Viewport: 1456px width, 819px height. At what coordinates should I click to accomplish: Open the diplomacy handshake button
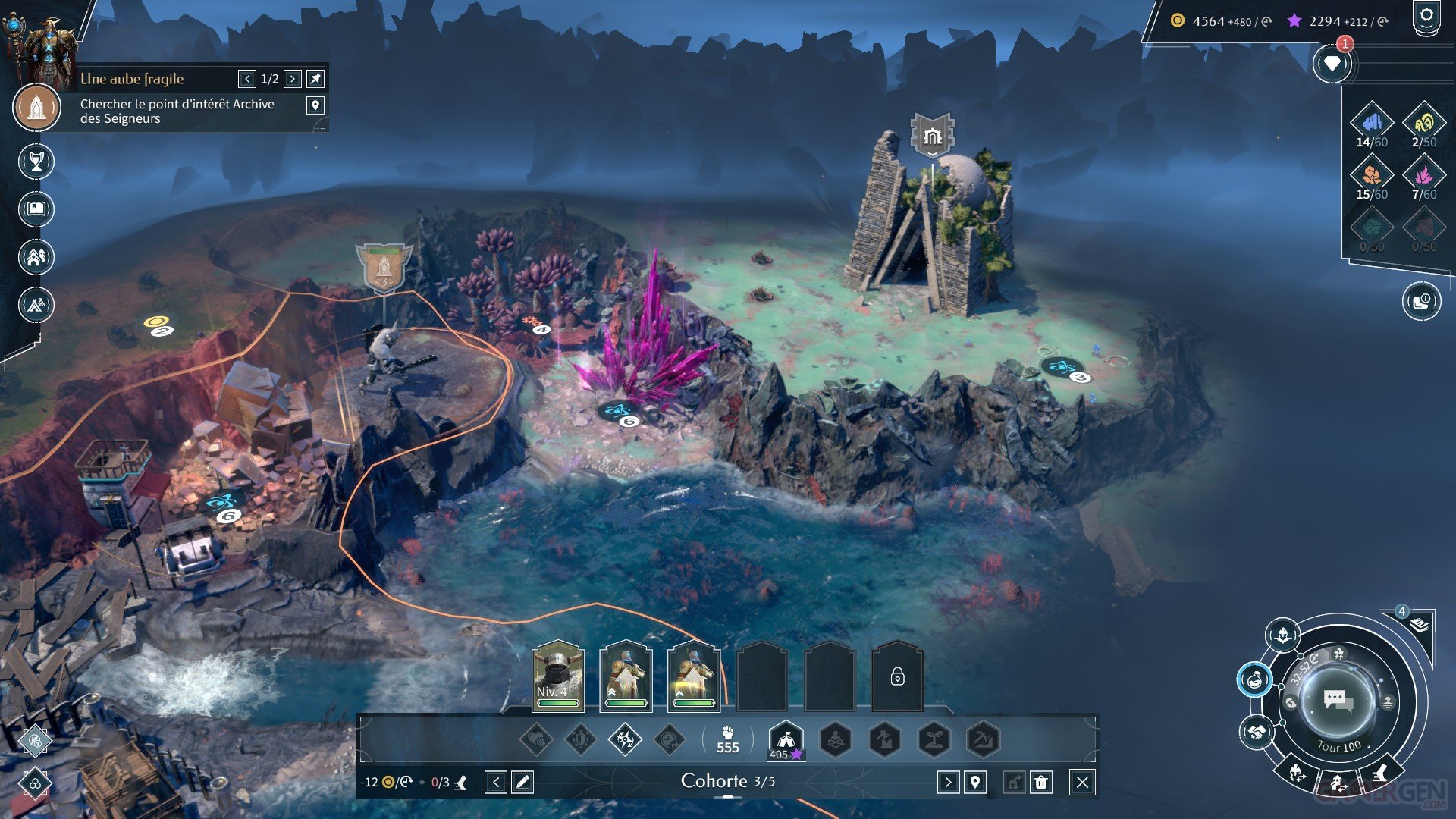(x=1257, y=733)
